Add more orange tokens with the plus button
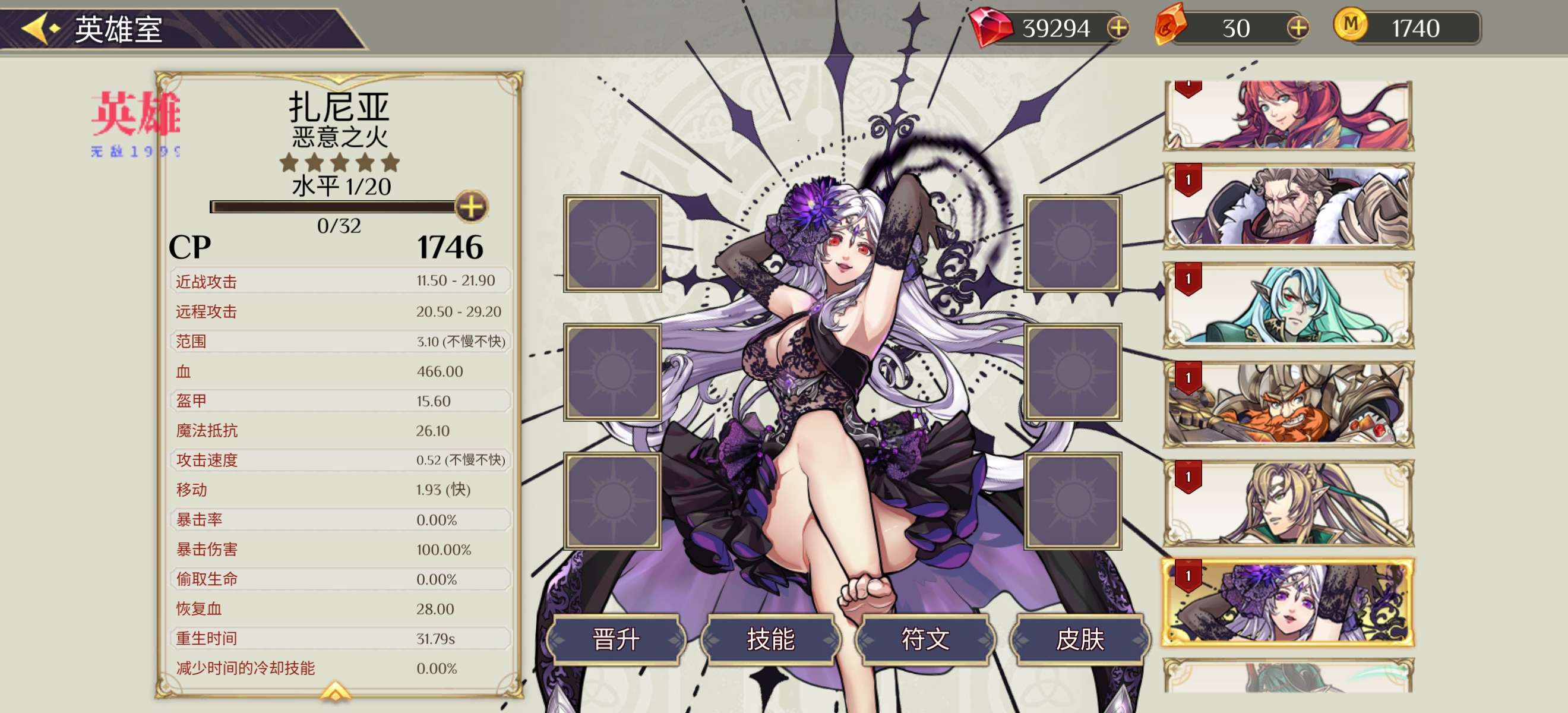The image size is (1568, 713). click(x=1297, y=28)
